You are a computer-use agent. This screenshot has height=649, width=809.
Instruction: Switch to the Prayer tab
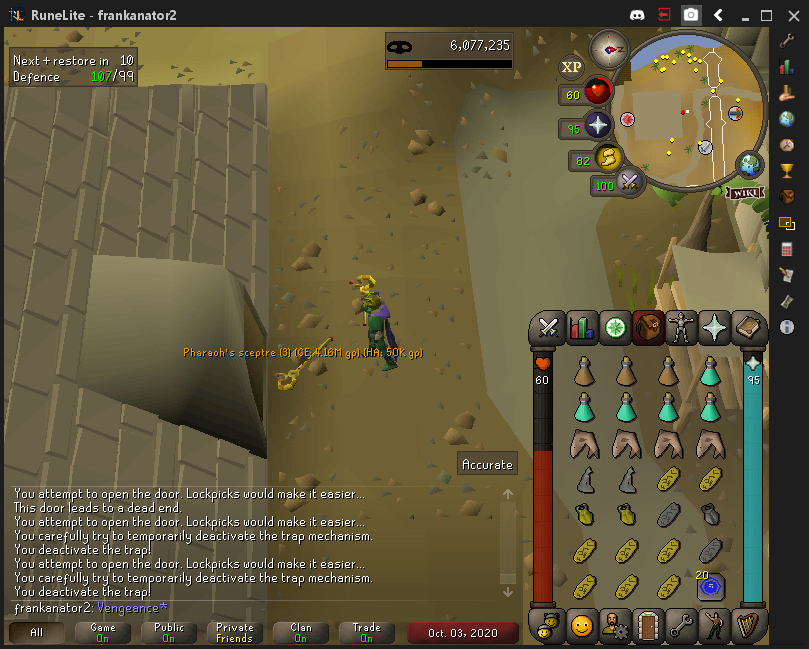(714, 327)
